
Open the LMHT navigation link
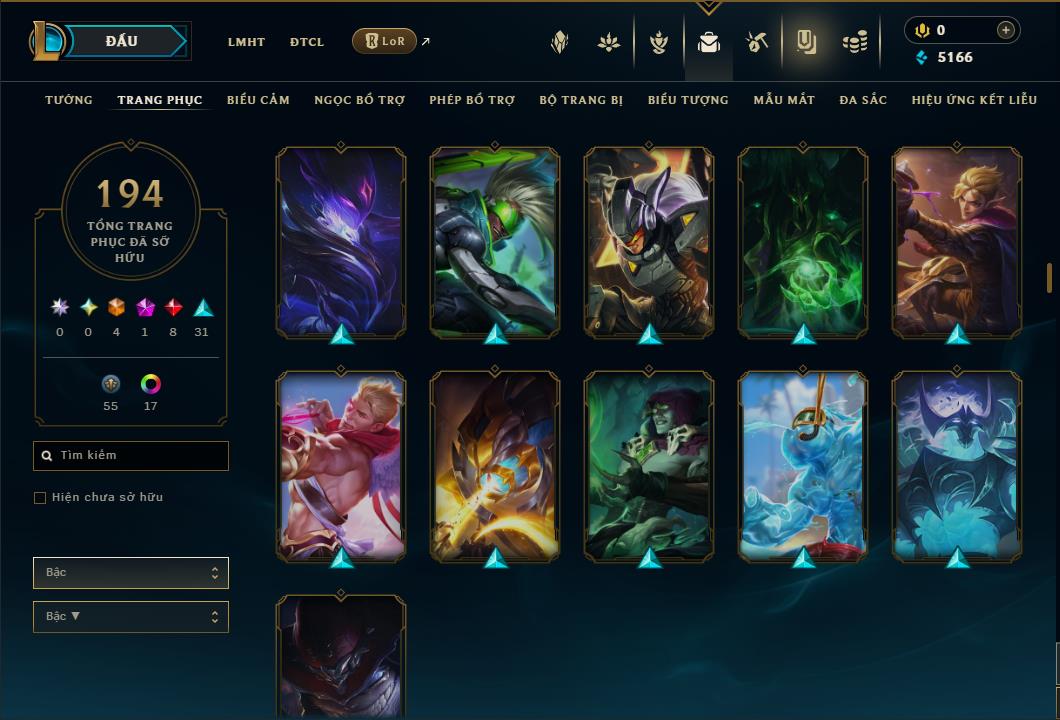tap(246, 42)
